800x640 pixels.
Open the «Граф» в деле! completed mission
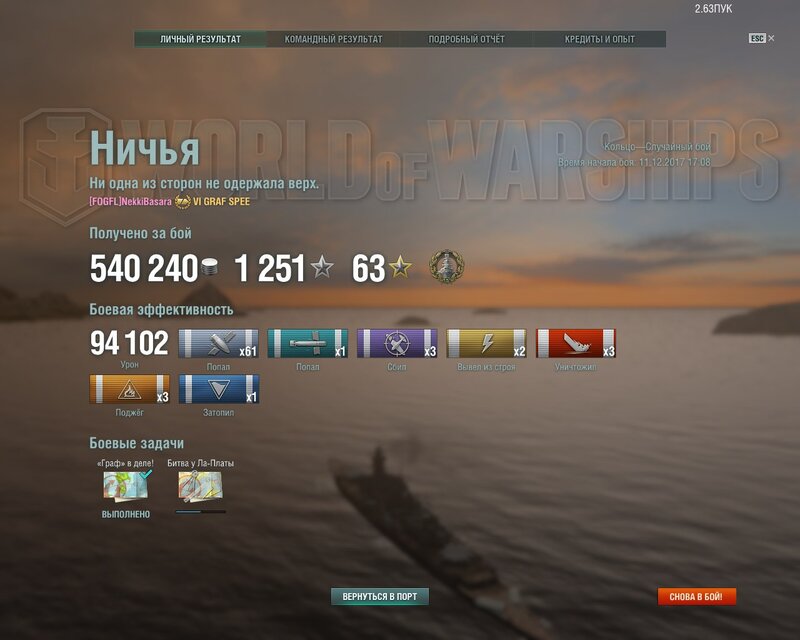click(x=125, y=486)
